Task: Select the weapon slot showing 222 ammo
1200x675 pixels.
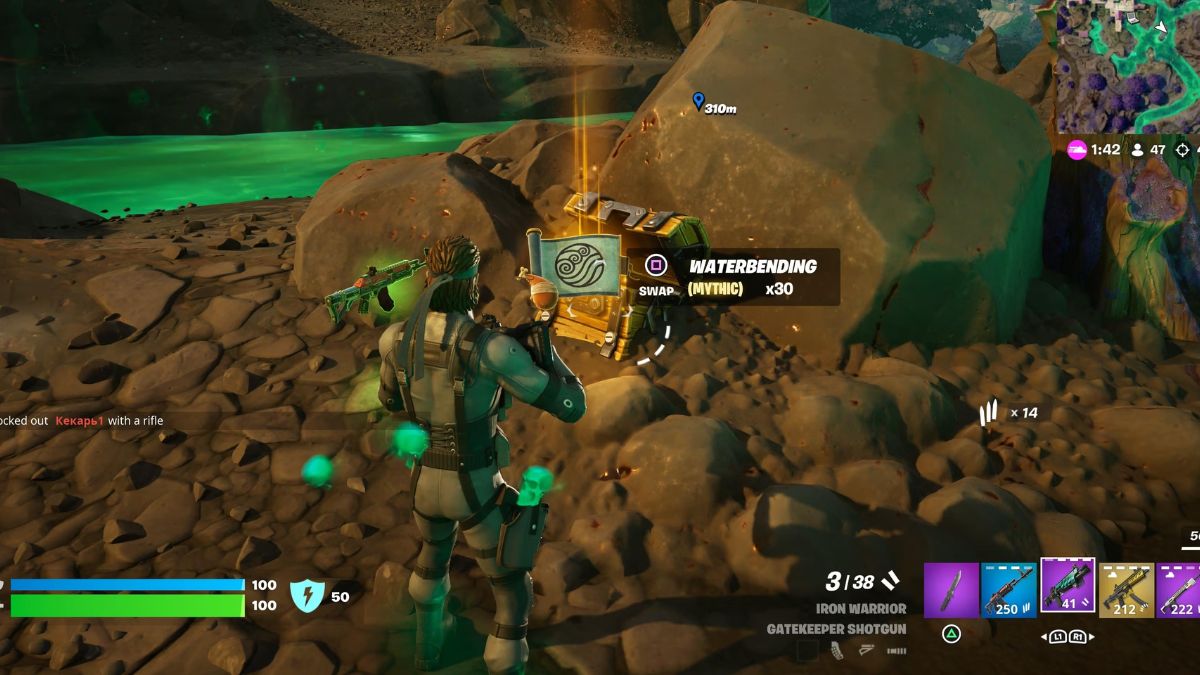Action: (x=1180, y=590)
